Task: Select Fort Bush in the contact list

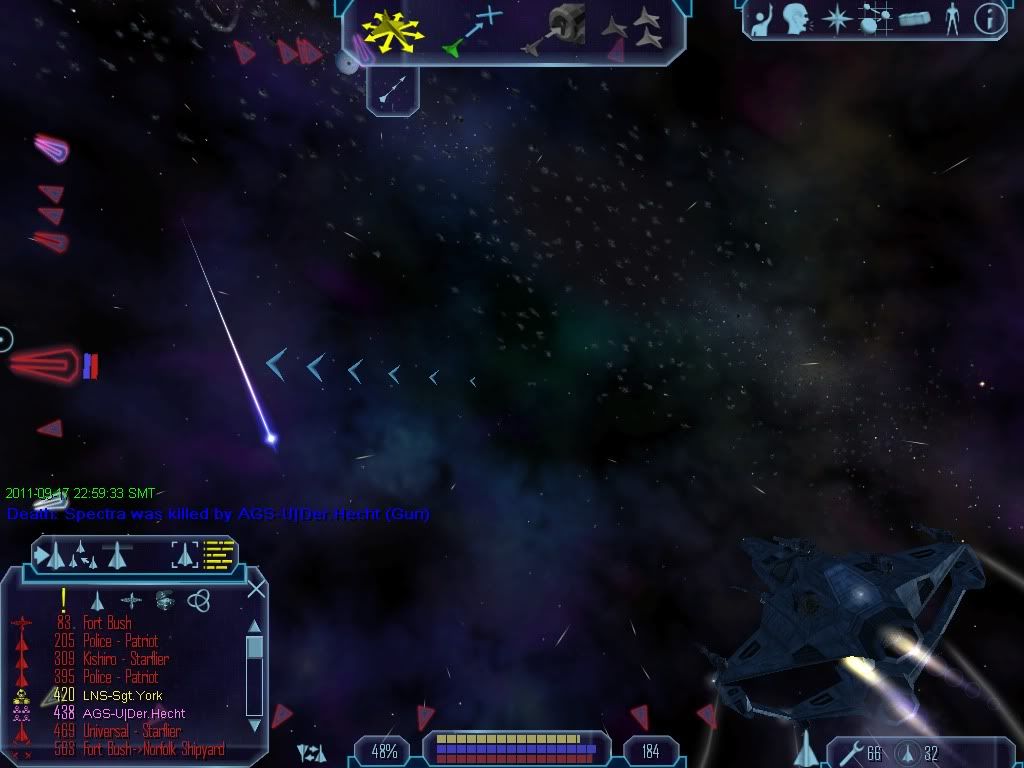Action: [107, 623]
